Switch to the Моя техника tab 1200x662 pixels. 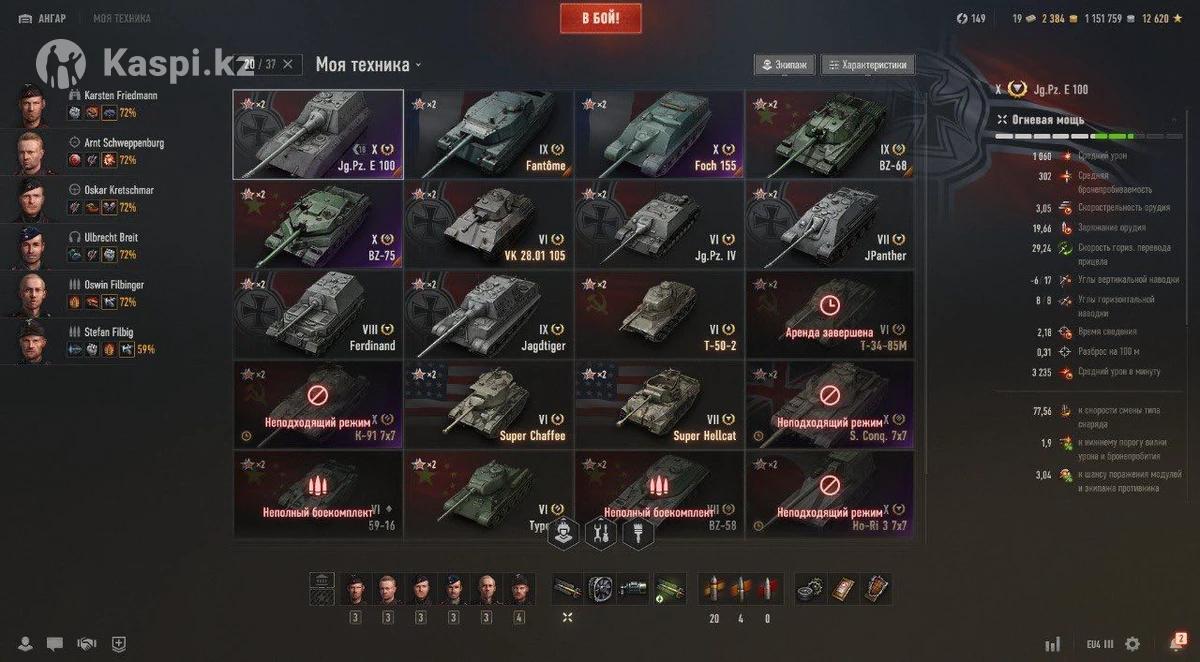(122, 18)
